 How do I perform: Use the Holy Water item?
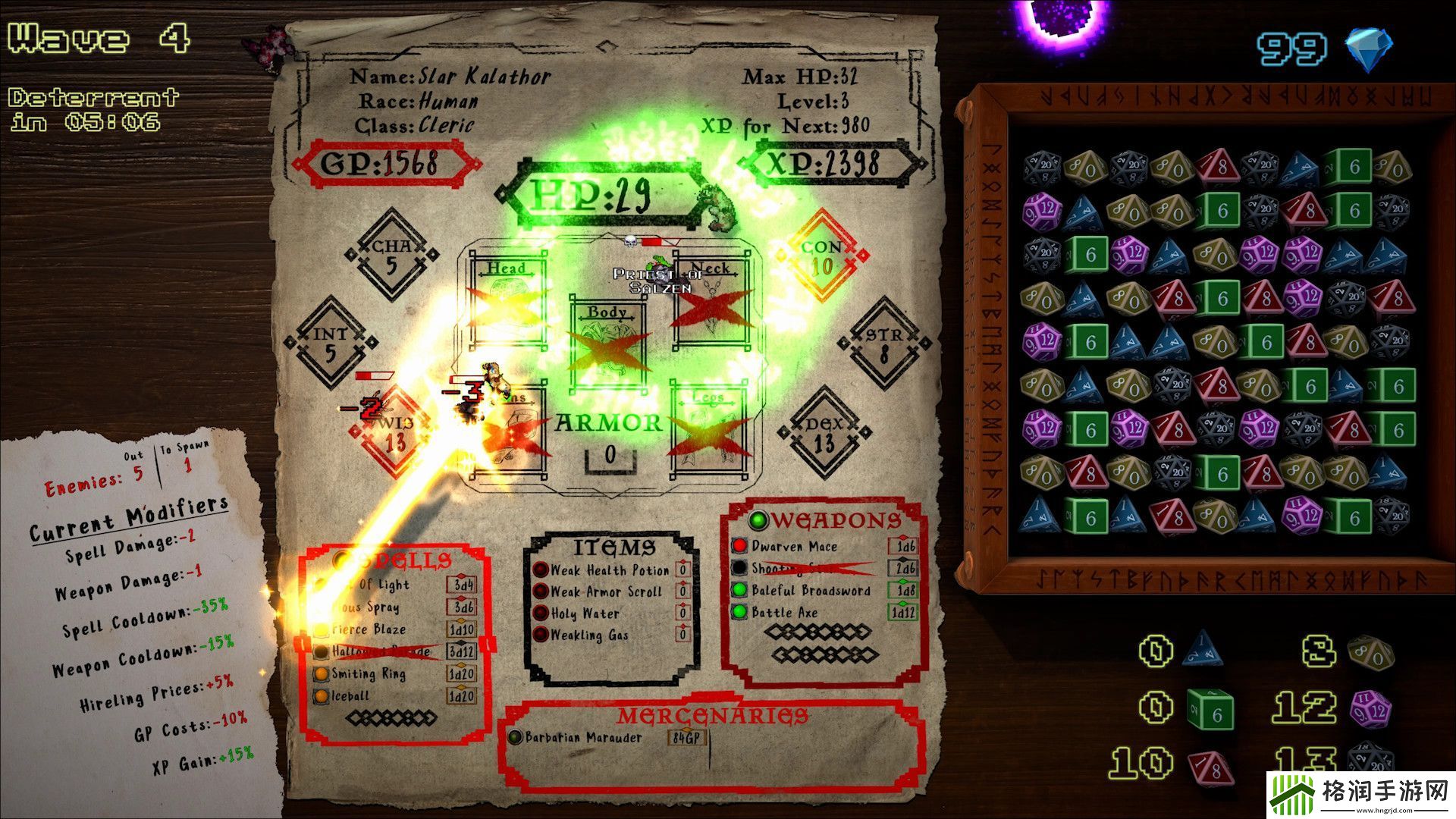[585, 613]
